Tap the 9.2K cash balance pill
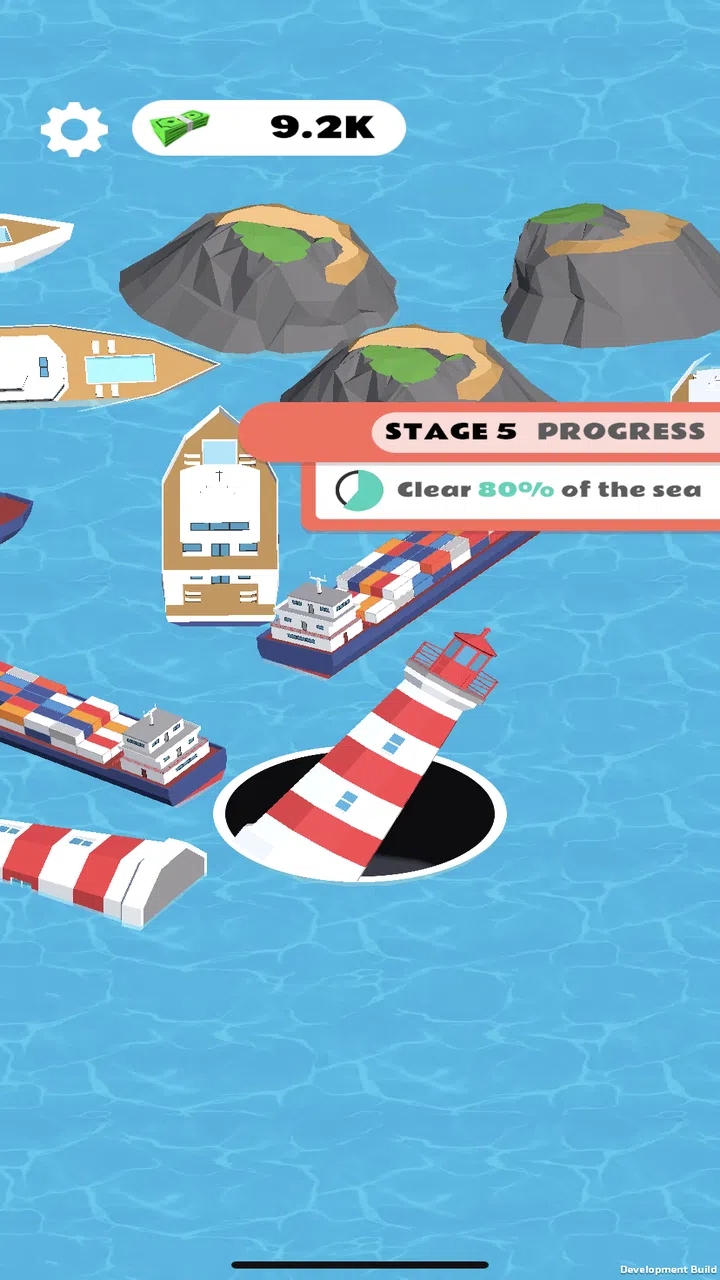 click(x=269, y=128)
